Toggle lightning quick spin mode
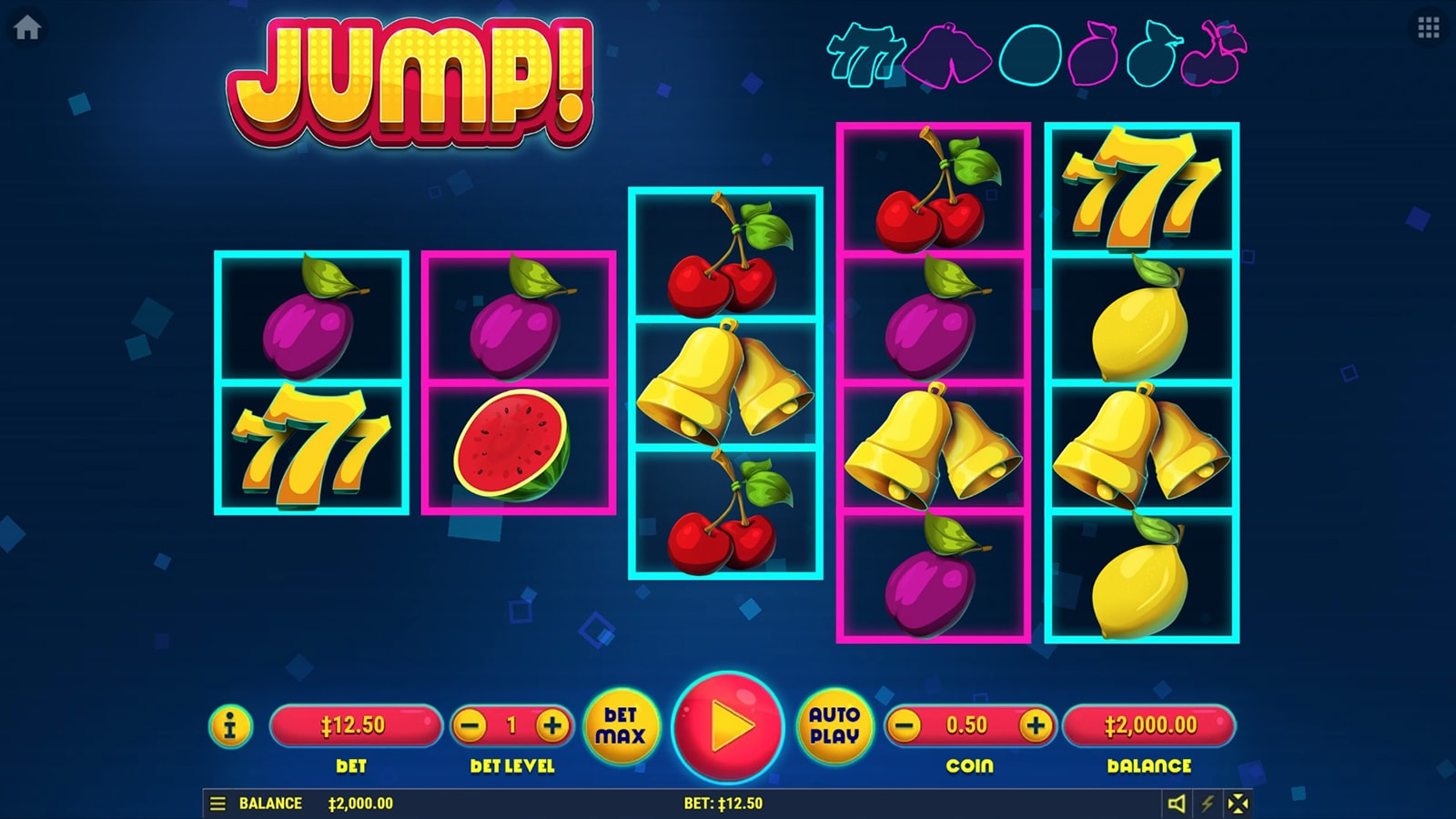This screenshot has height=819, width=1456. tap(1208, 804)
